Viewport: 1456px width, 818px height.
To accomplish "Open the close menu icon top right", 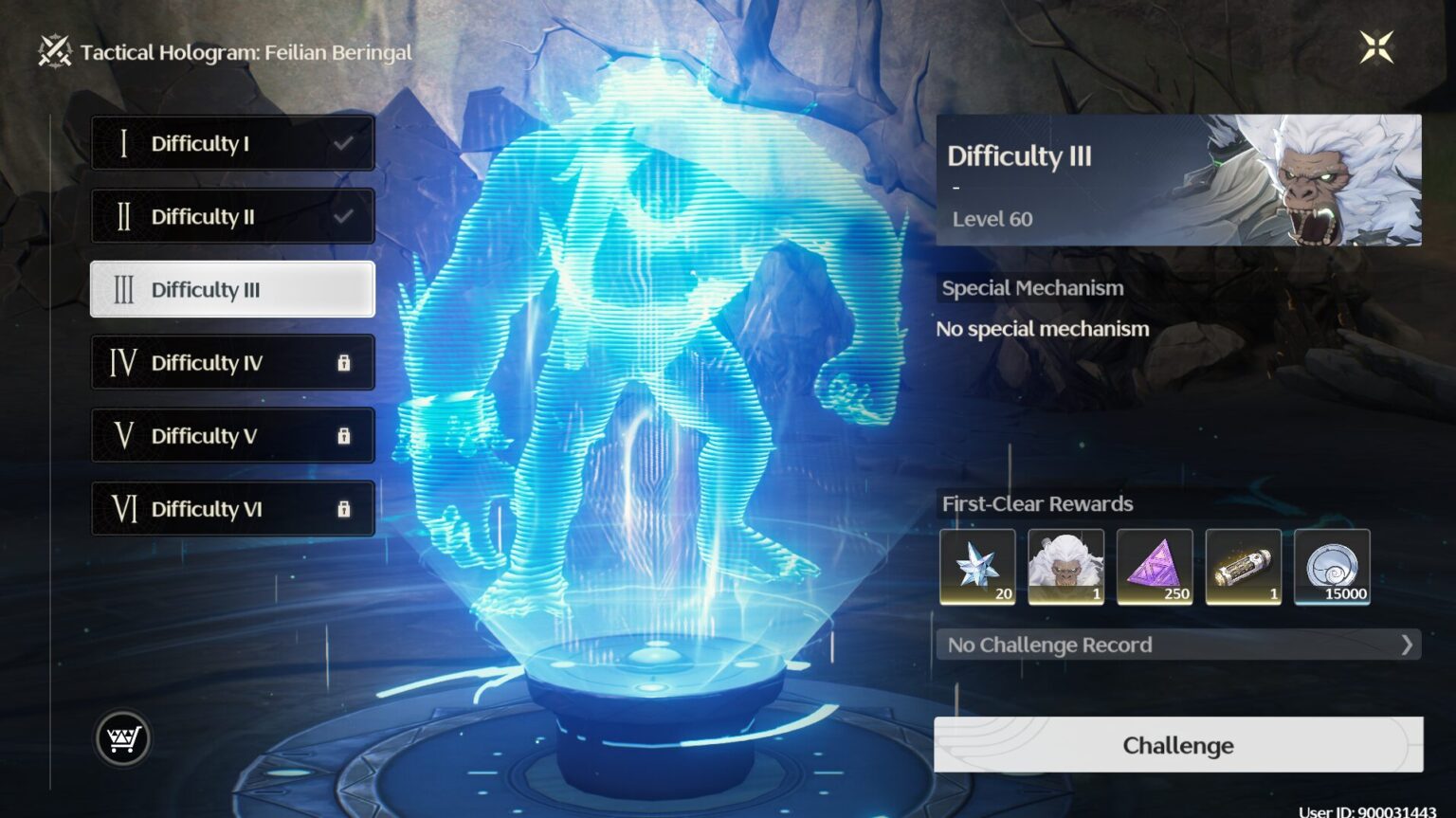I will click(1376, 46).
